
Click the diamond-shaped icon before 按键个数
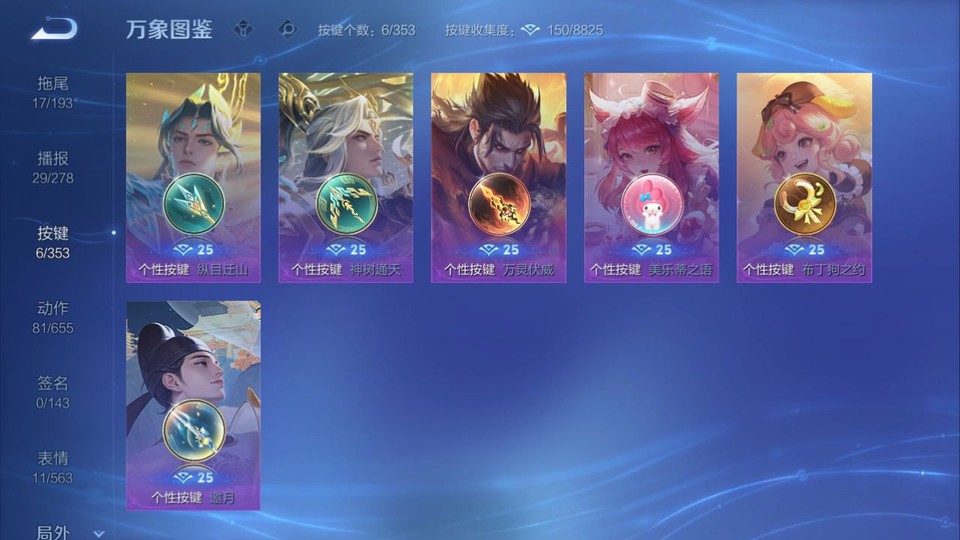click(x=287, y=30)
